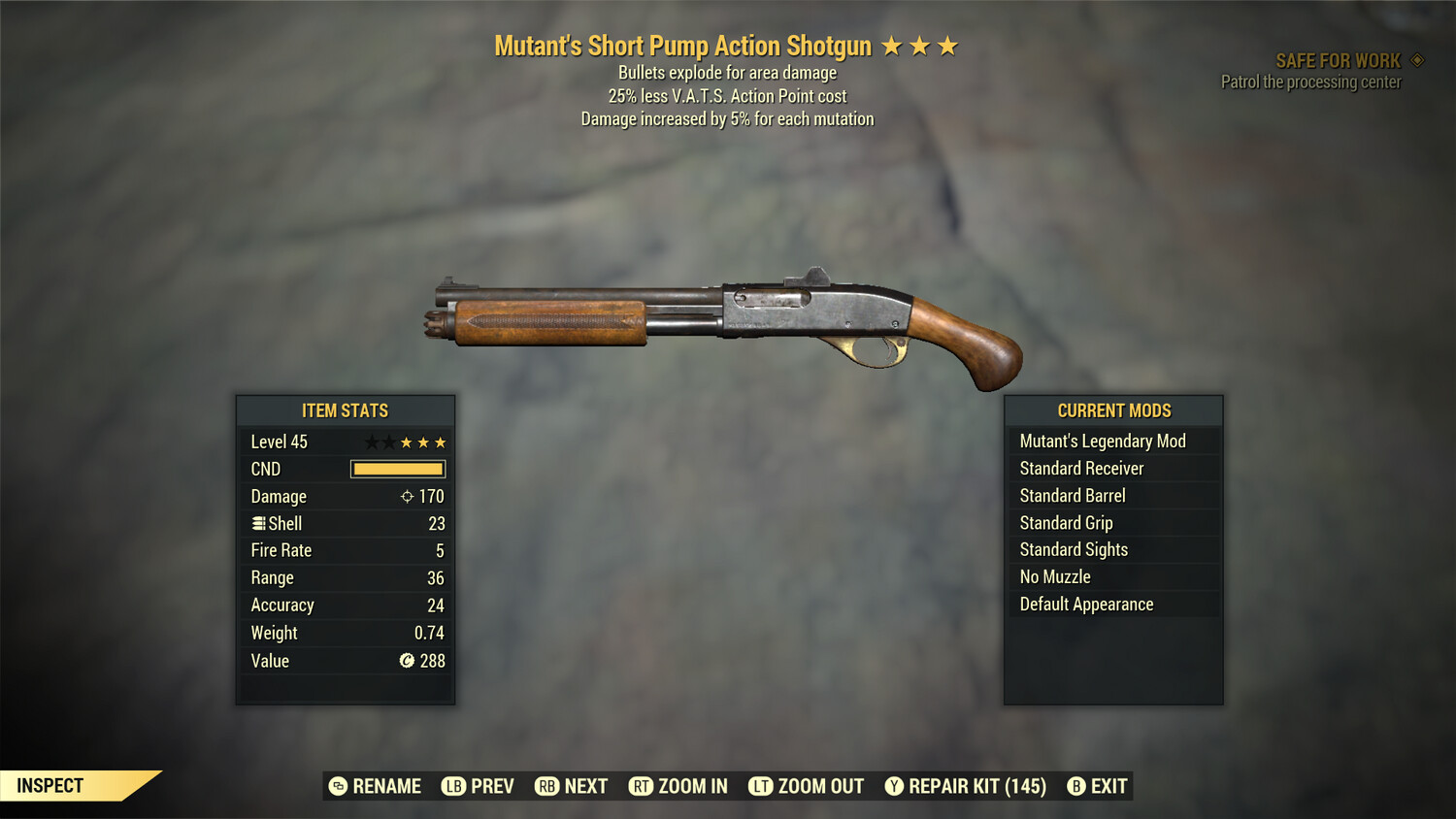Click the diamond icon next to SAFE FOR WORK
Viewport: 1456px width, 819px height.
(x=1416, y=59)
